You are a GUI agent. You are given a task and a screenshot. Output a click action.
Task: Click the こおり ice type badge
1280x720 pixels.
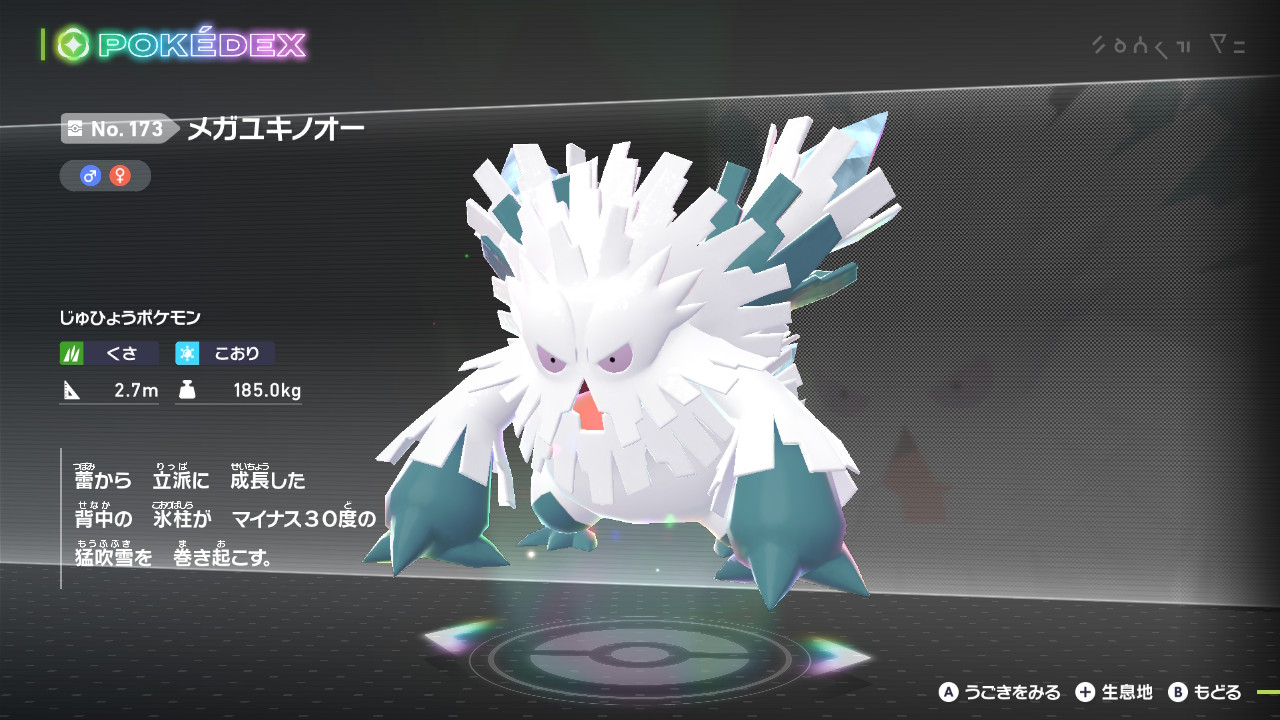click(225, 353)
